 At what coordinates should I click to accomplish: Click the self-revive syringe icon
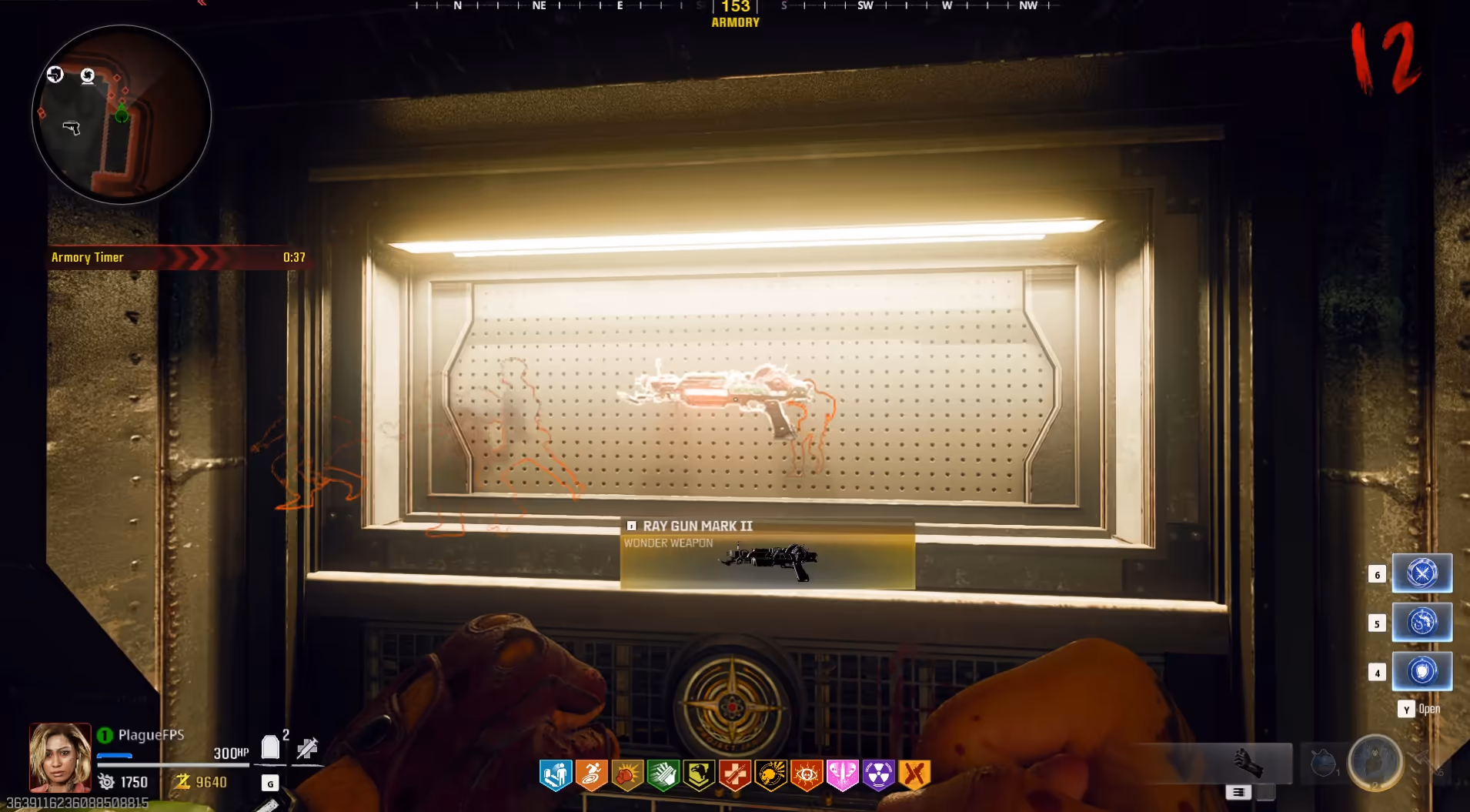(307, 747)
